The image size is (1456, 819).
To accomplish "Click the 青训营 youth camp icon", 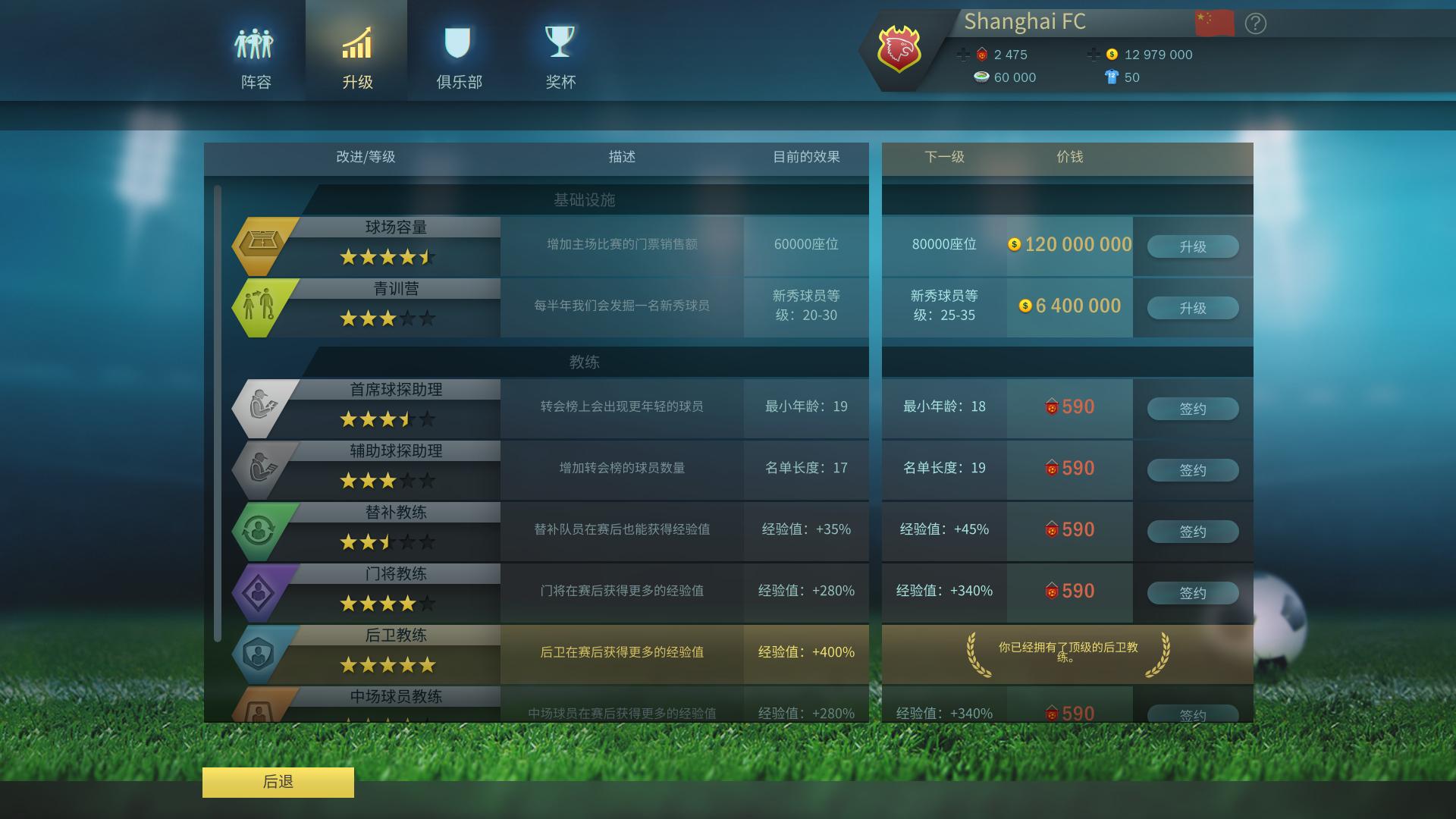I will coord(262,303).
